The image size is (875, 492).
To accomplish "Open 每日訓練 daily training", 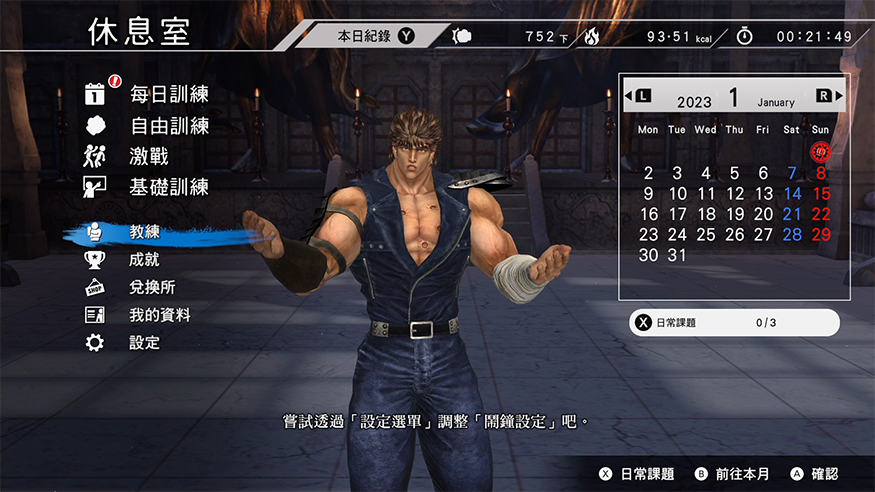I will tap(168, 94).
